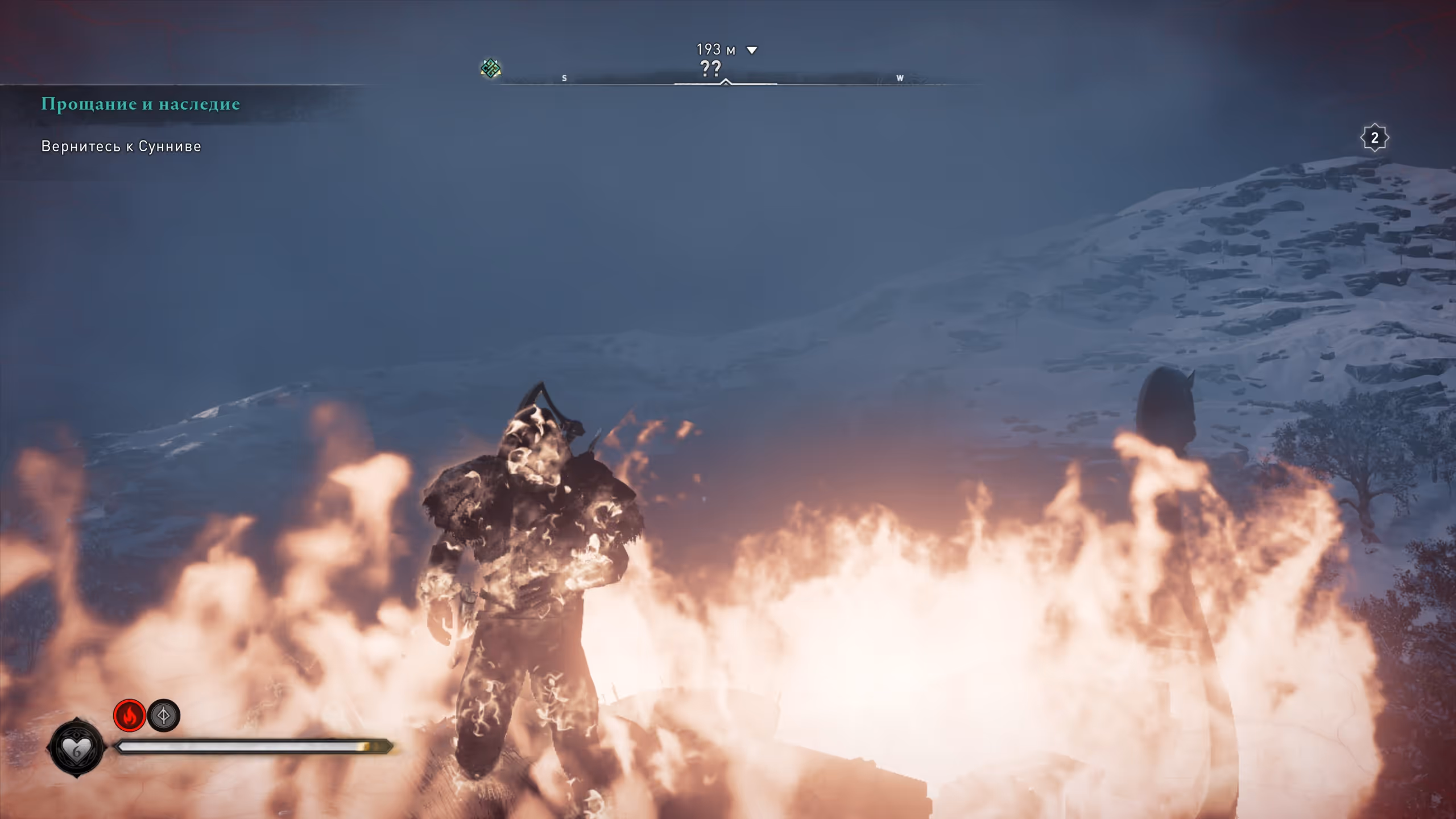Select the unknown "??" compass marker
Image resolution: width=1456 pixels, height=819 pixels.
(x=710, y=69)
